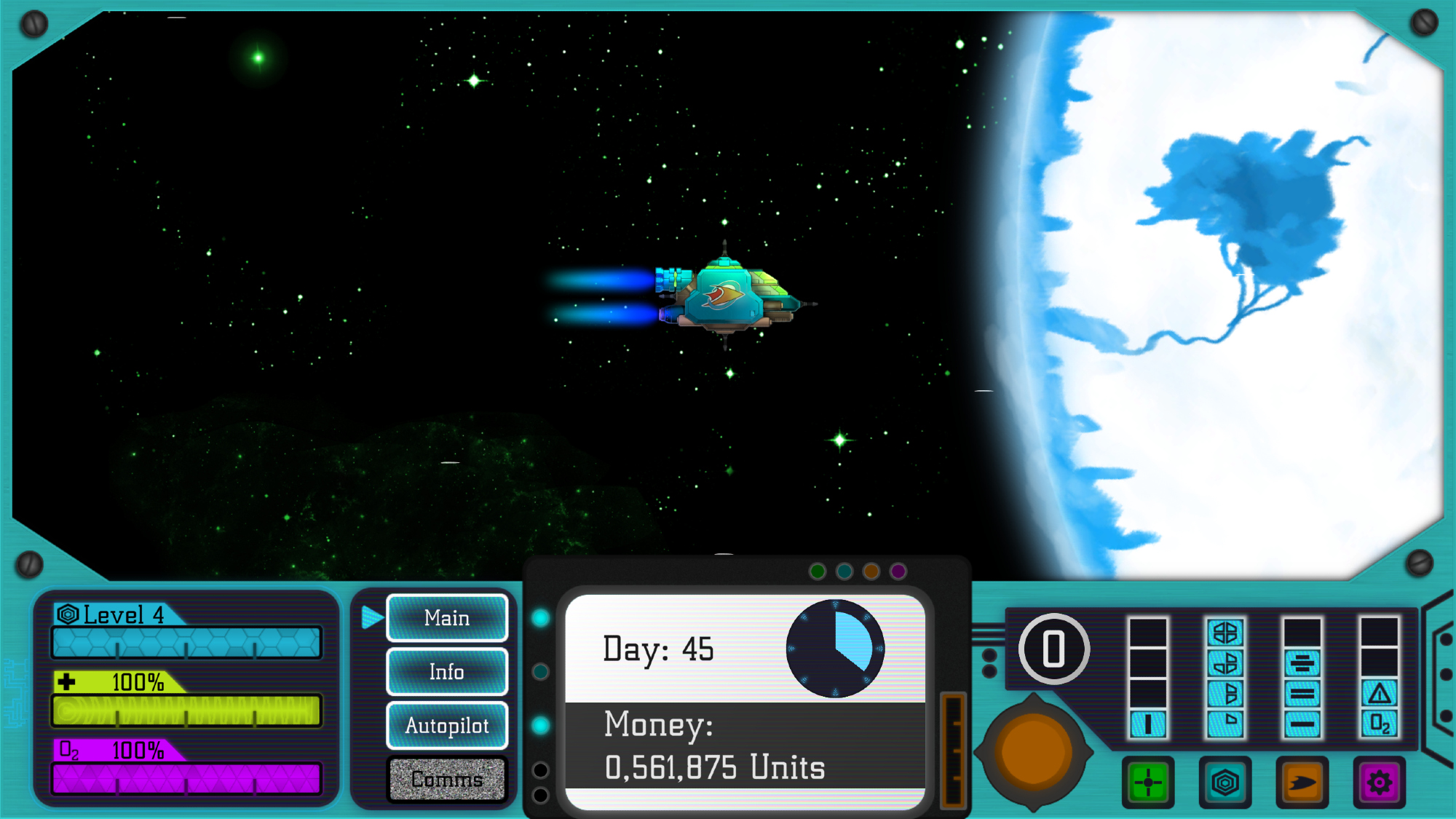This screenshot has height=819, width=1456.
Task: Select the two-segment shield cell
Action: [1225, 693]
